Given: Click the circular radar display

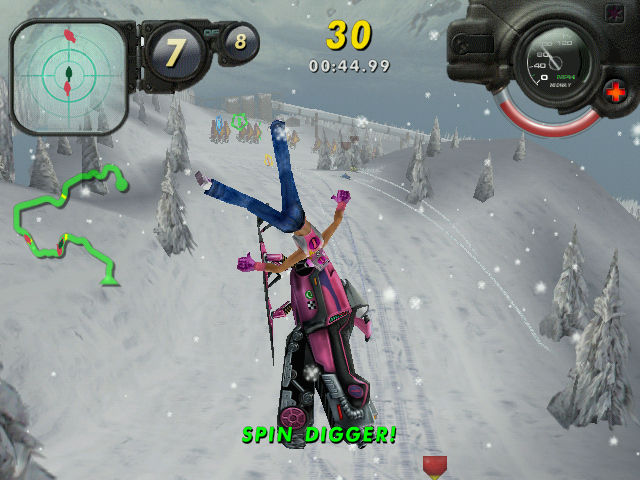Looking at the screenshot, I should coord(68,75).
